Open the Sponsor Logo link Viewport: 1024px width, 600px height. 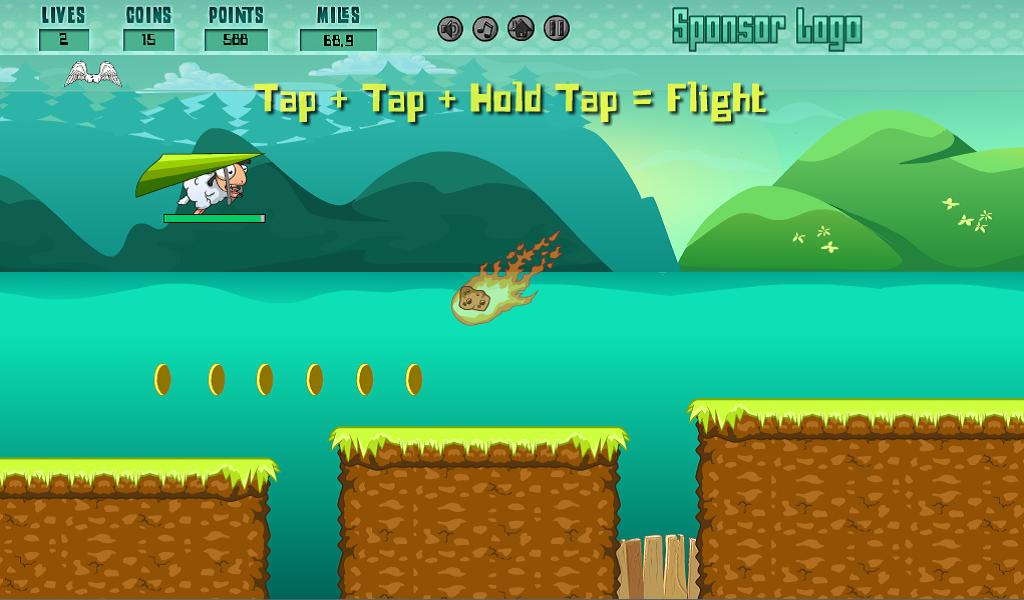tap(766, 29)
